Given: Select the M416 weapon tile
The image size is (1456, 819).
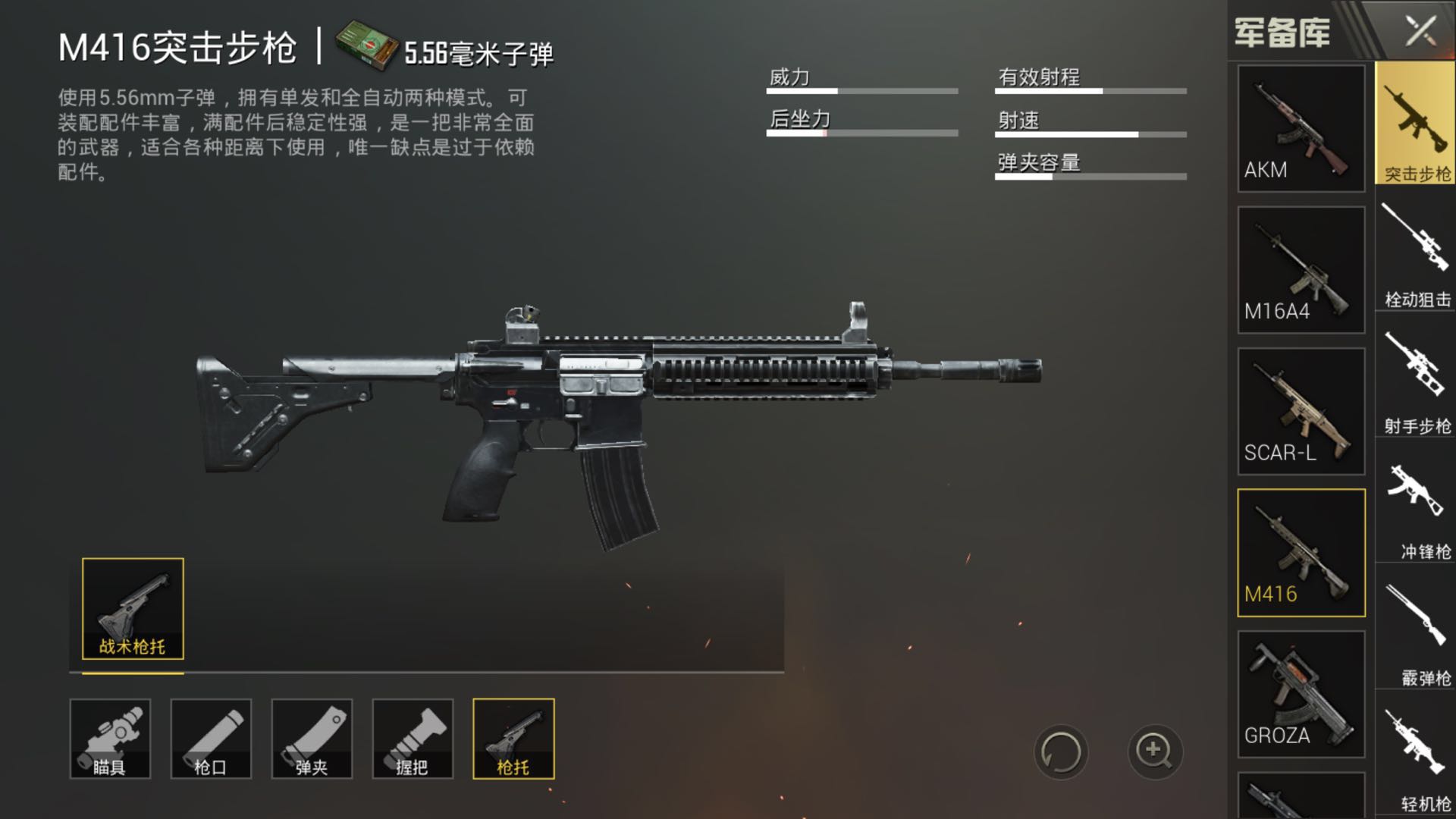Looking at the screenshot, I should pos(1301,552).
